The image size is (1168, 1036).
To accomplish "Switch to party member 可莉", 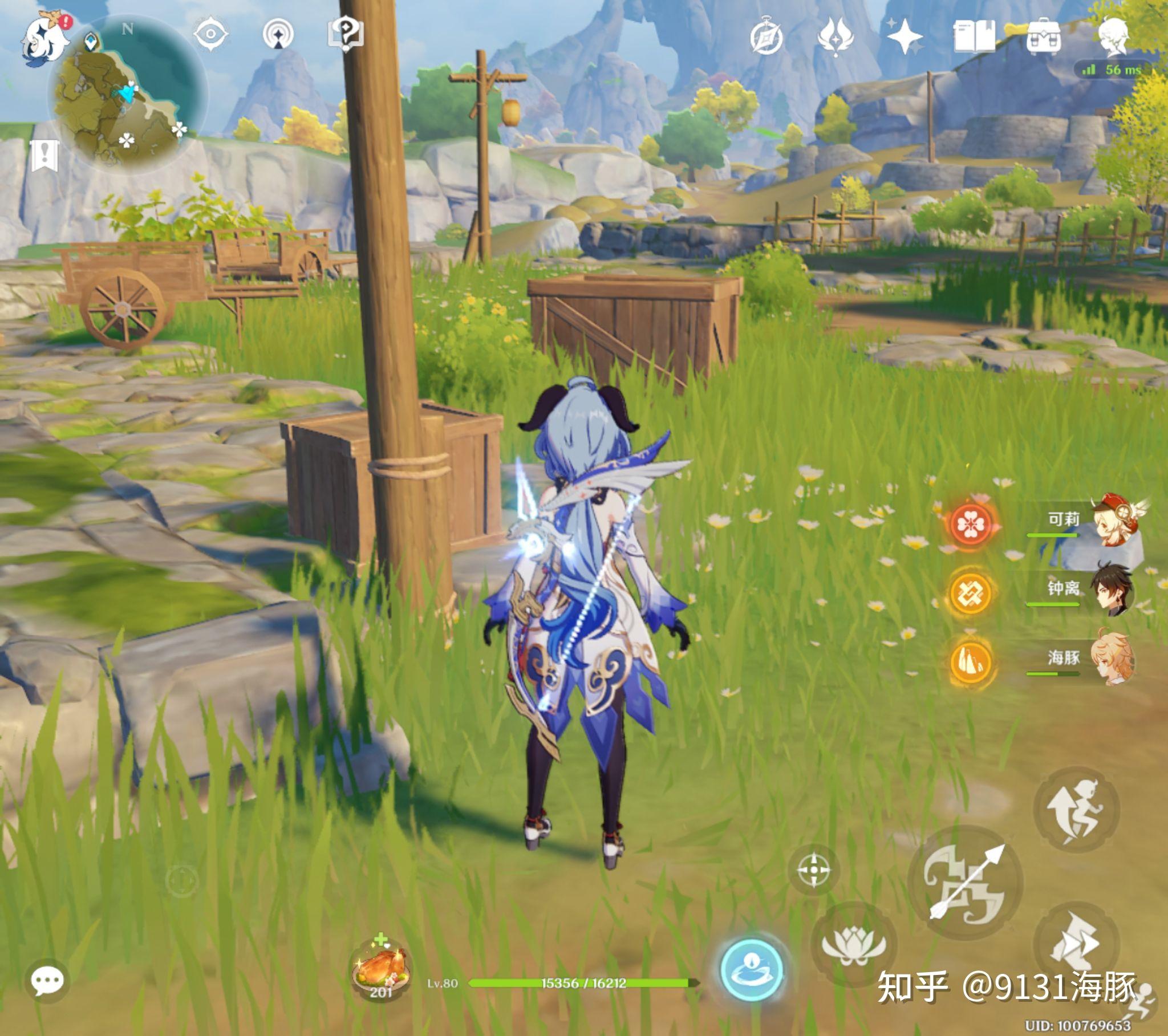I will coord(1112,521).
